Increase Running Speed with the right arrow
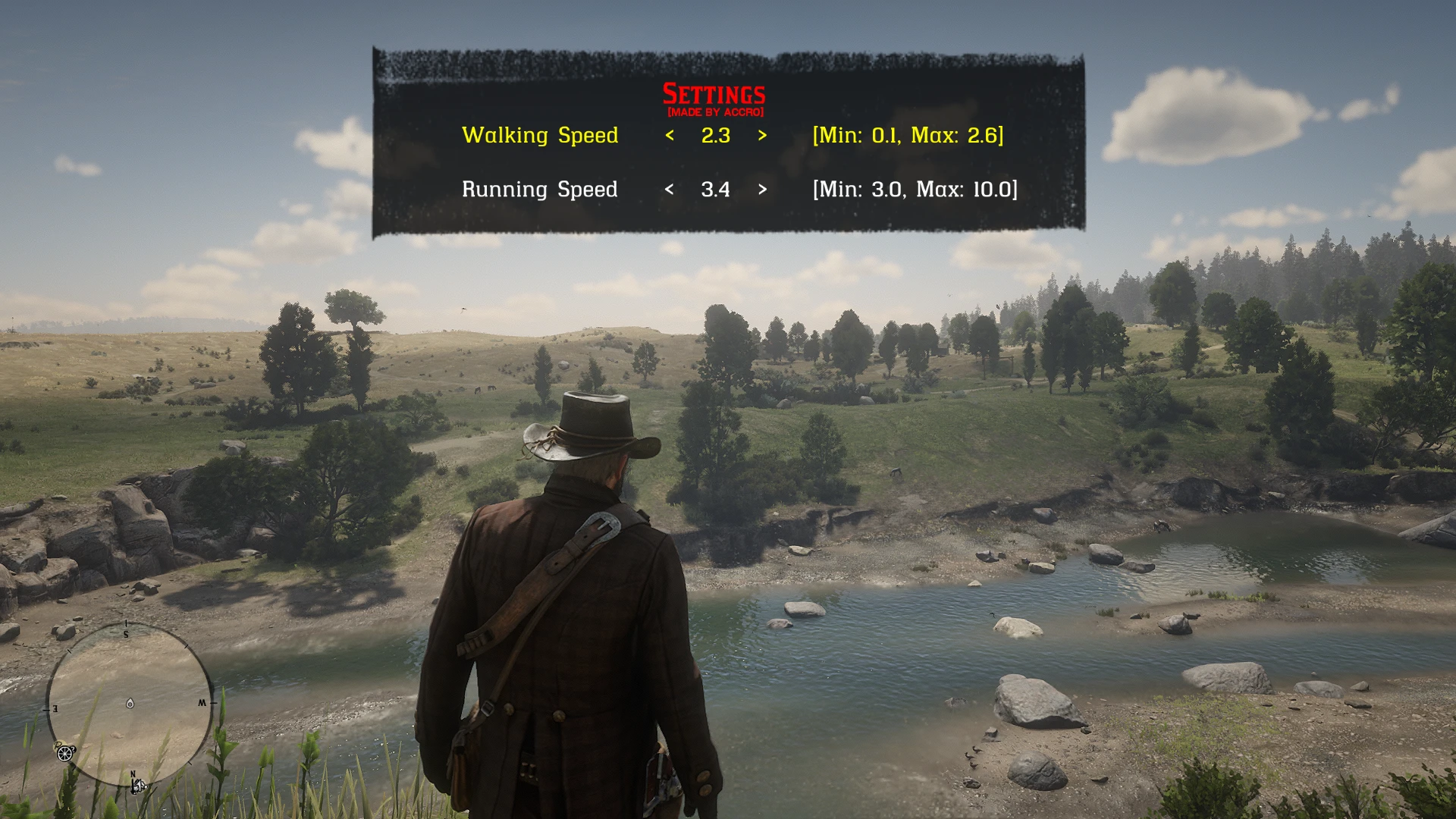 tap(762, 190)
